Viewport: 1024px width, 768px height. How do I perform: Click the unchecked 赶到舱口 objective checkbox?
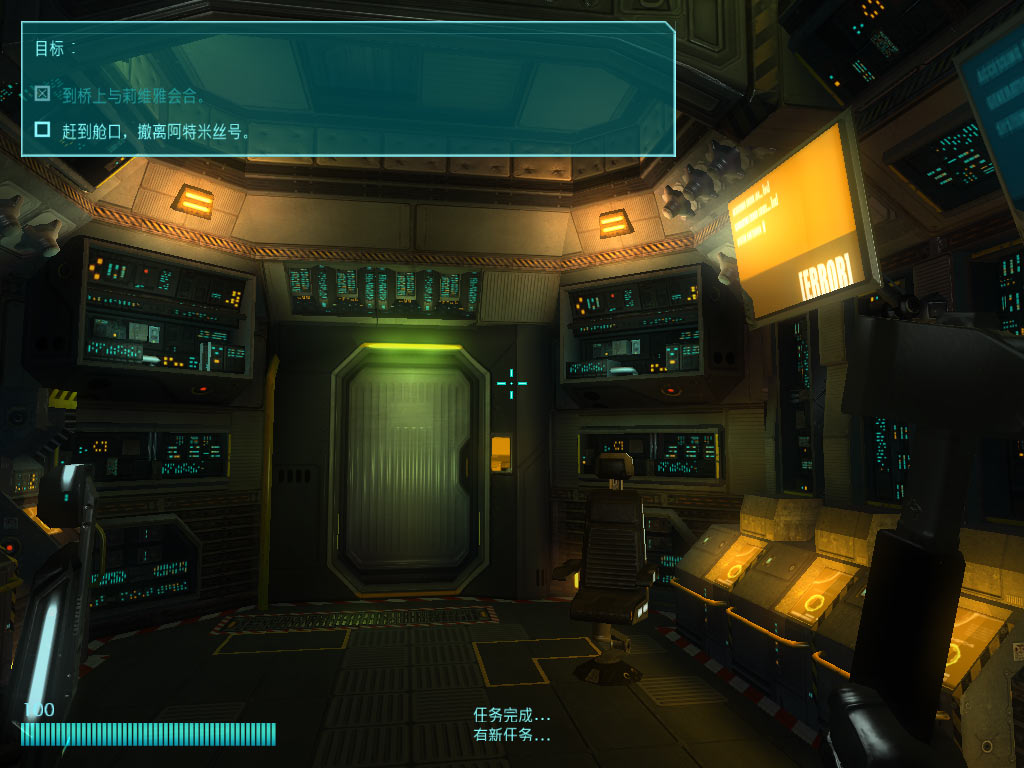[42, 129]
